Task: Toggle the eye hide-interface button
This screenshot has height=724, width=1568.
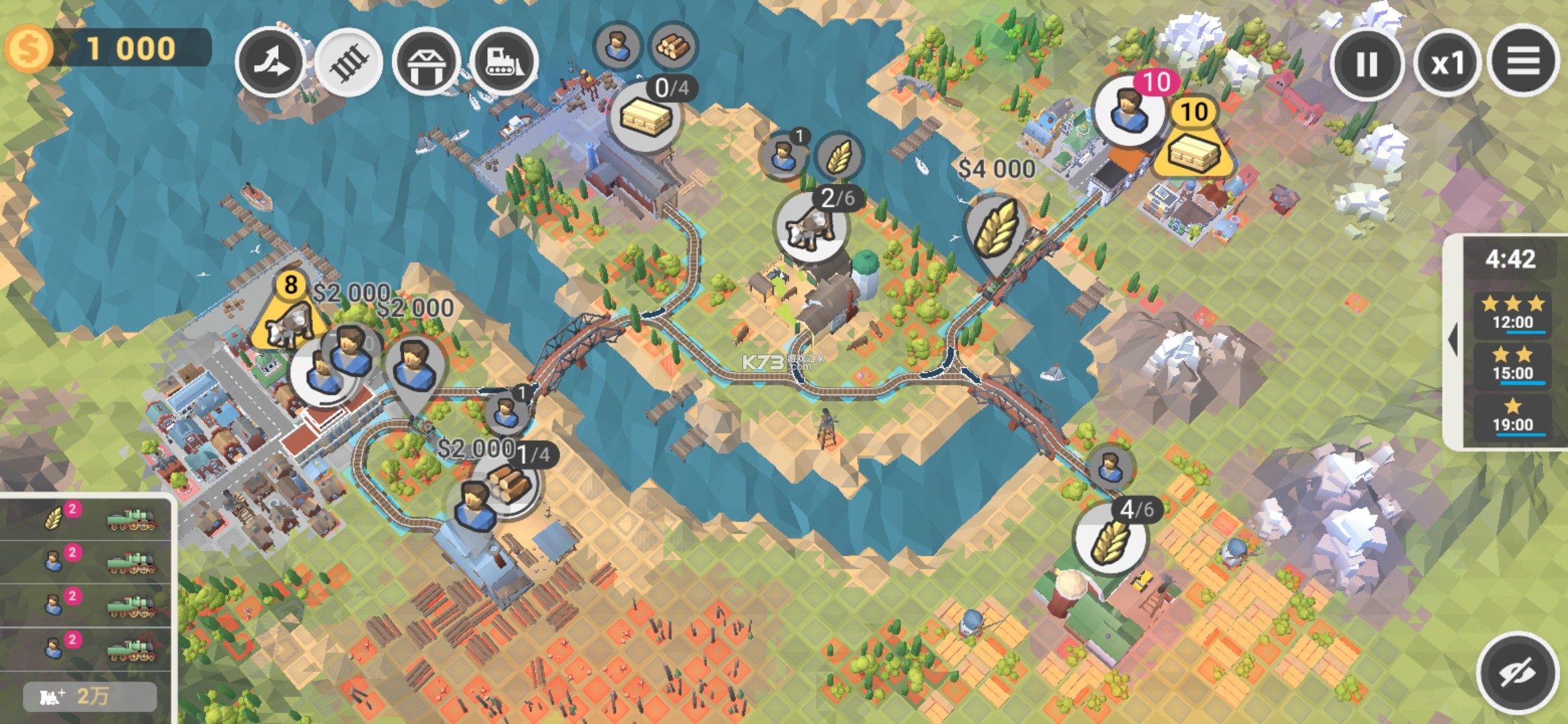Action: pos(1517,672)
